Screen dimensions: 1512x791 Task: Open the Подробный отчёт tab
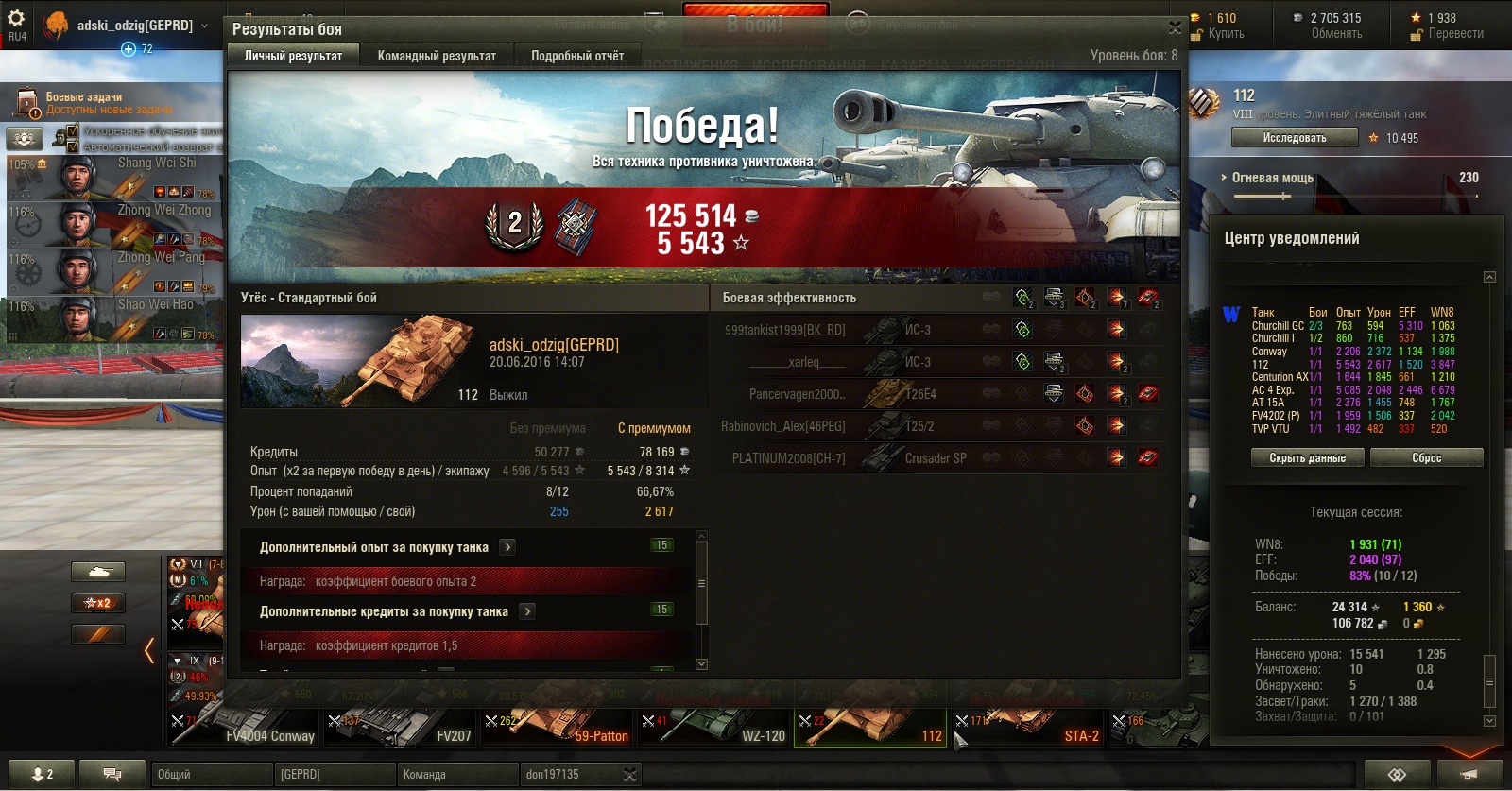(577, 57)
